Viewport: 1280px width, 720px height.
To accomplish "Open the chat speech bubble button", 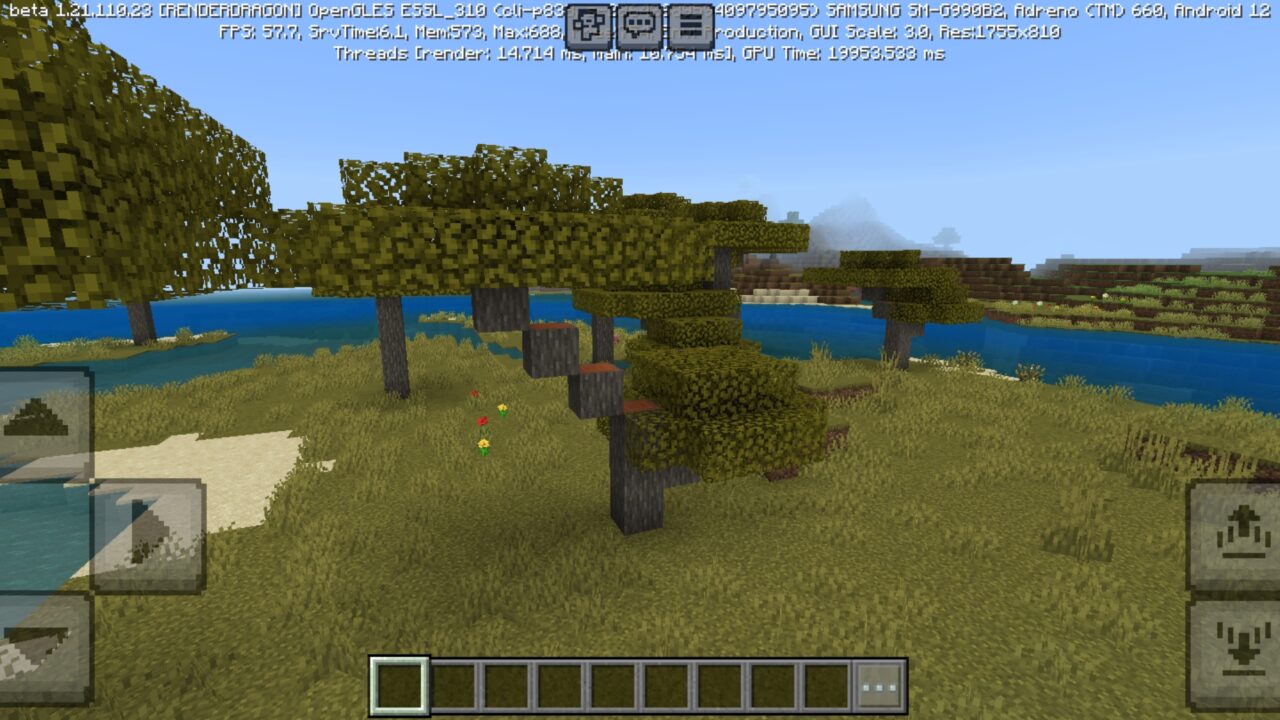I will pos(639,26).
